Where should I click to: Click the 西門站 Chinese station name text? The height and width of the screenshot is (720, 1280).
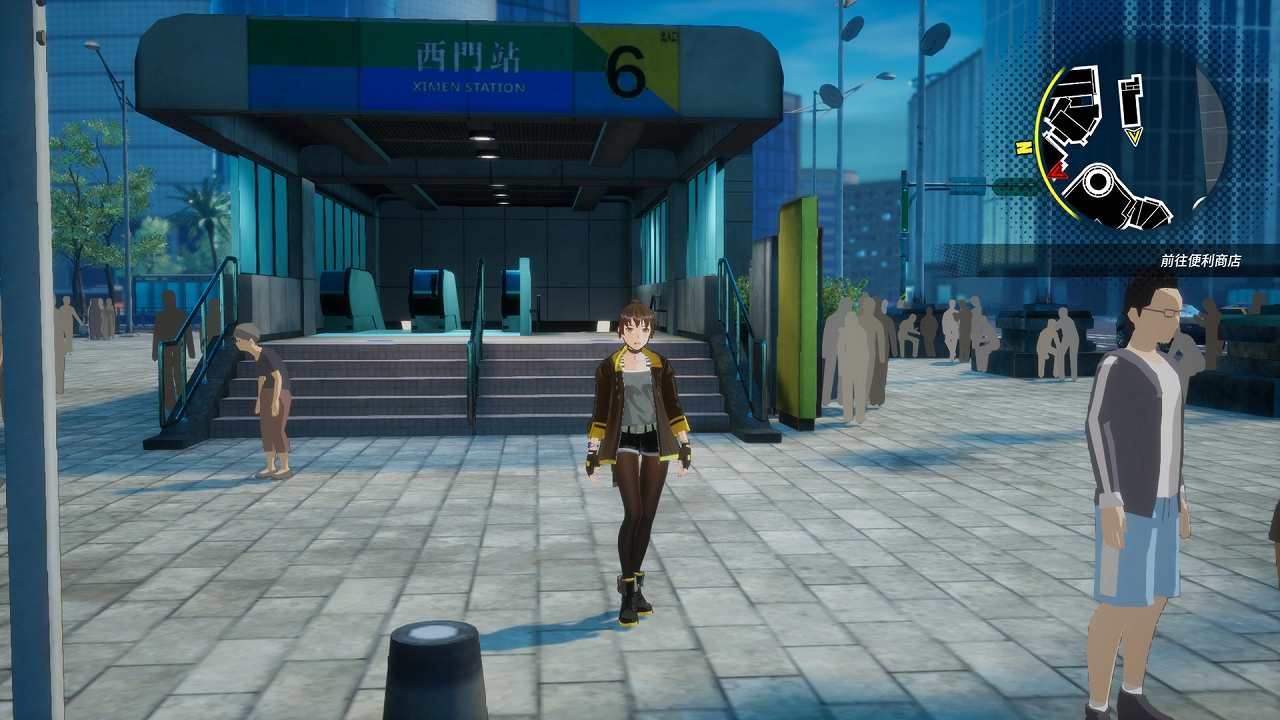466,57
